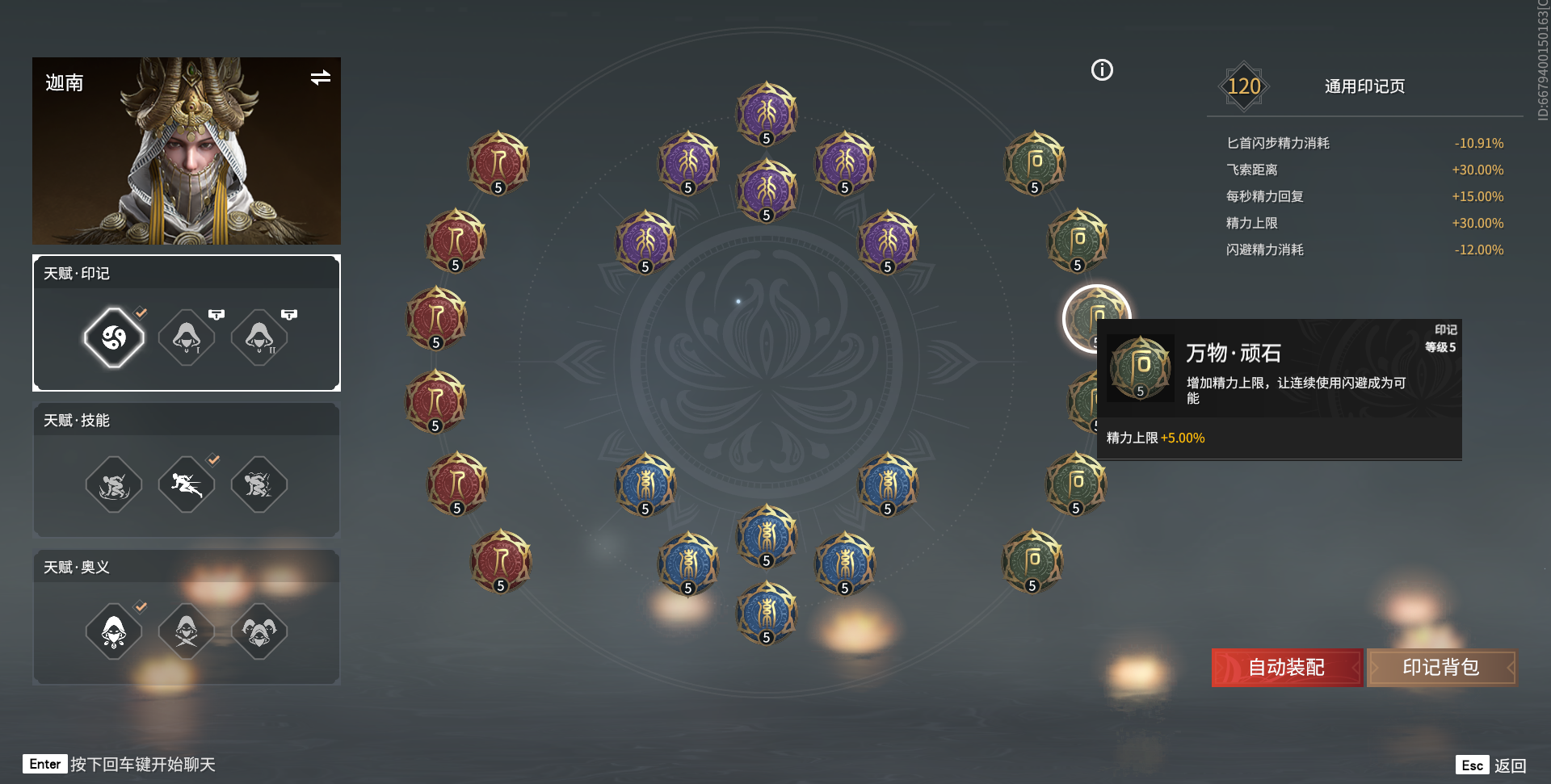Select the checked hooded mask ultimate

click(x=114, y=631)
